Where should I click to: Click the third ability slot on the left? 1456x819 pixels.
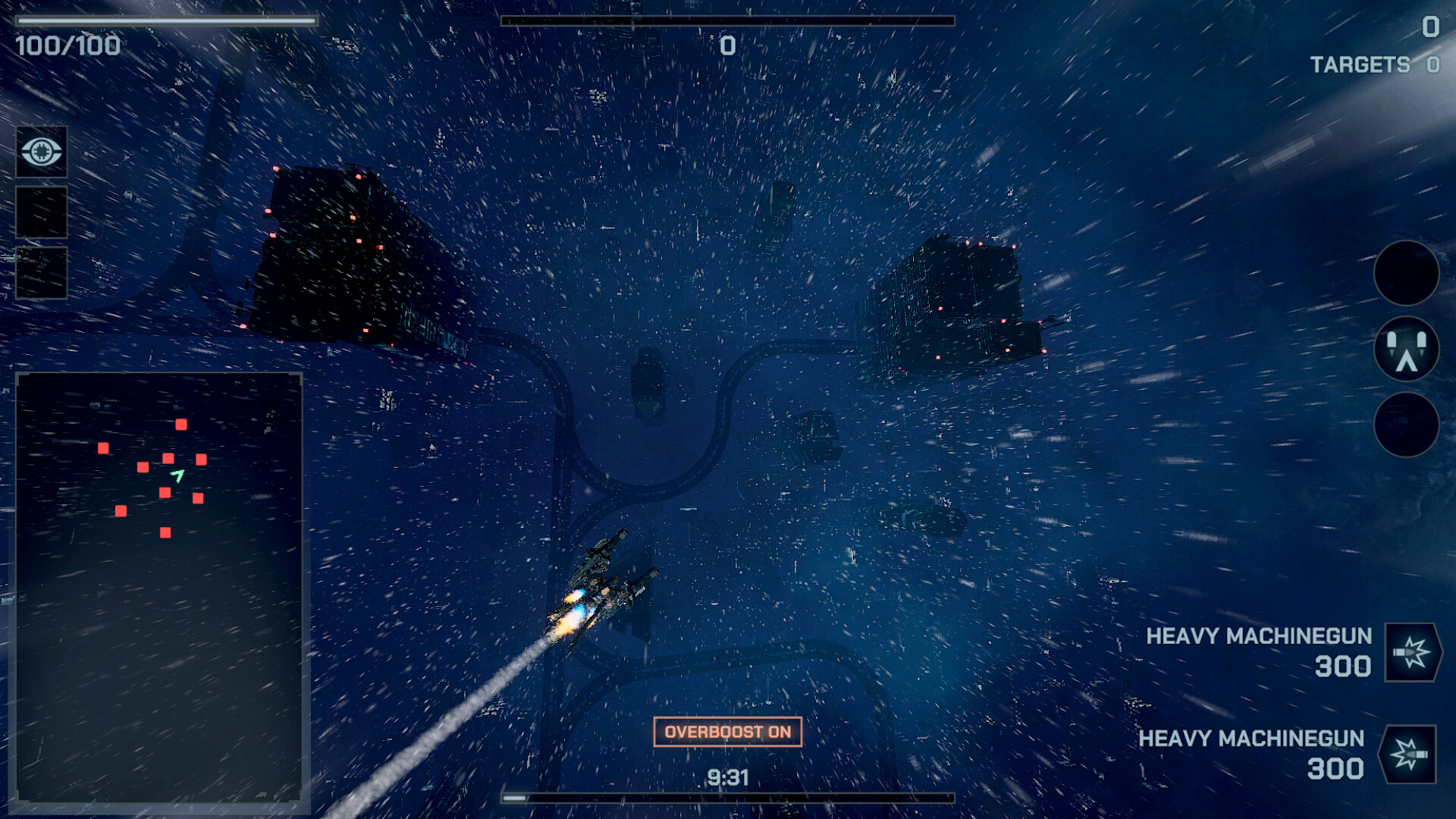click(42, 271)
